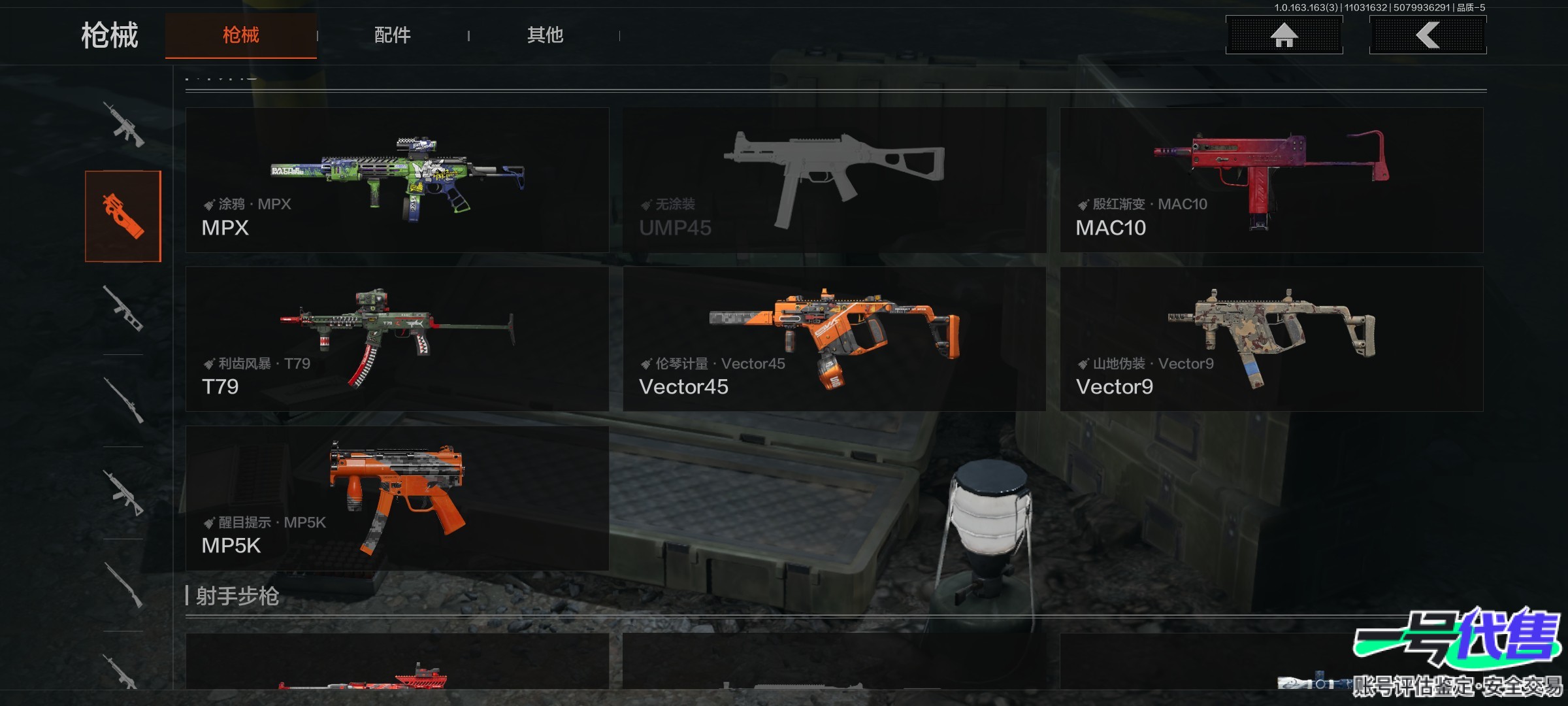Go to the home screen
The width and height of the screenshot is (1568, 706).
click(1284, 35)
